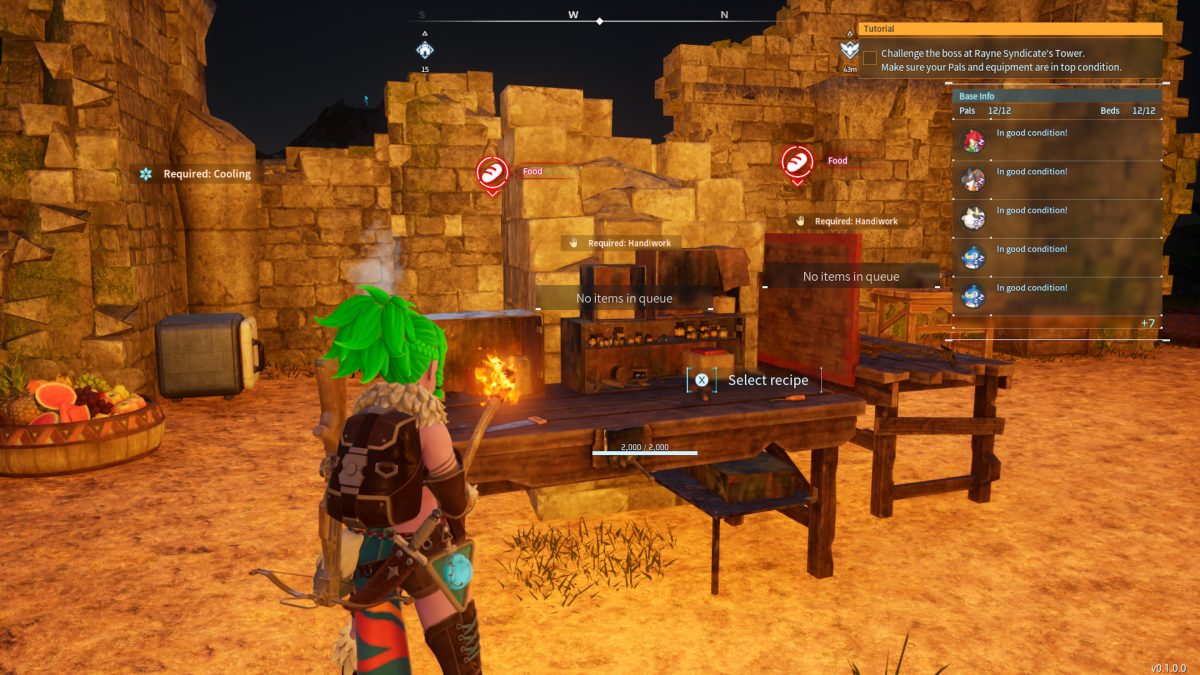Choose the grey and orange Pal icon
Screen dimensions: 1200x675
pos(973,180)
